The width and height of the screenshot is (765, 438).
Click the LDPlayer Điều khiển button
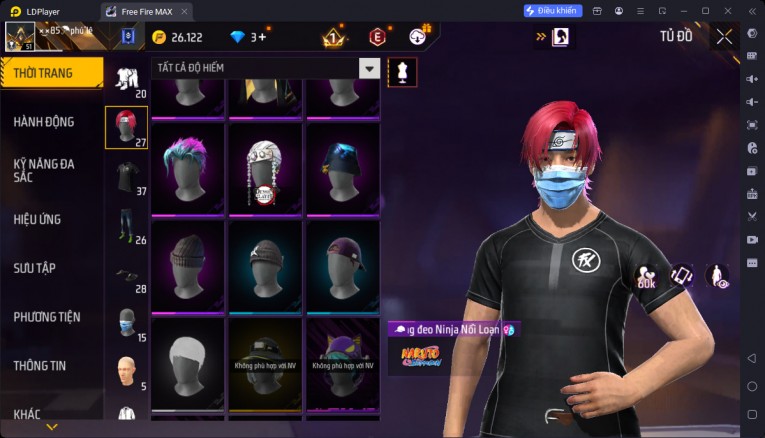tap(552, 10)
